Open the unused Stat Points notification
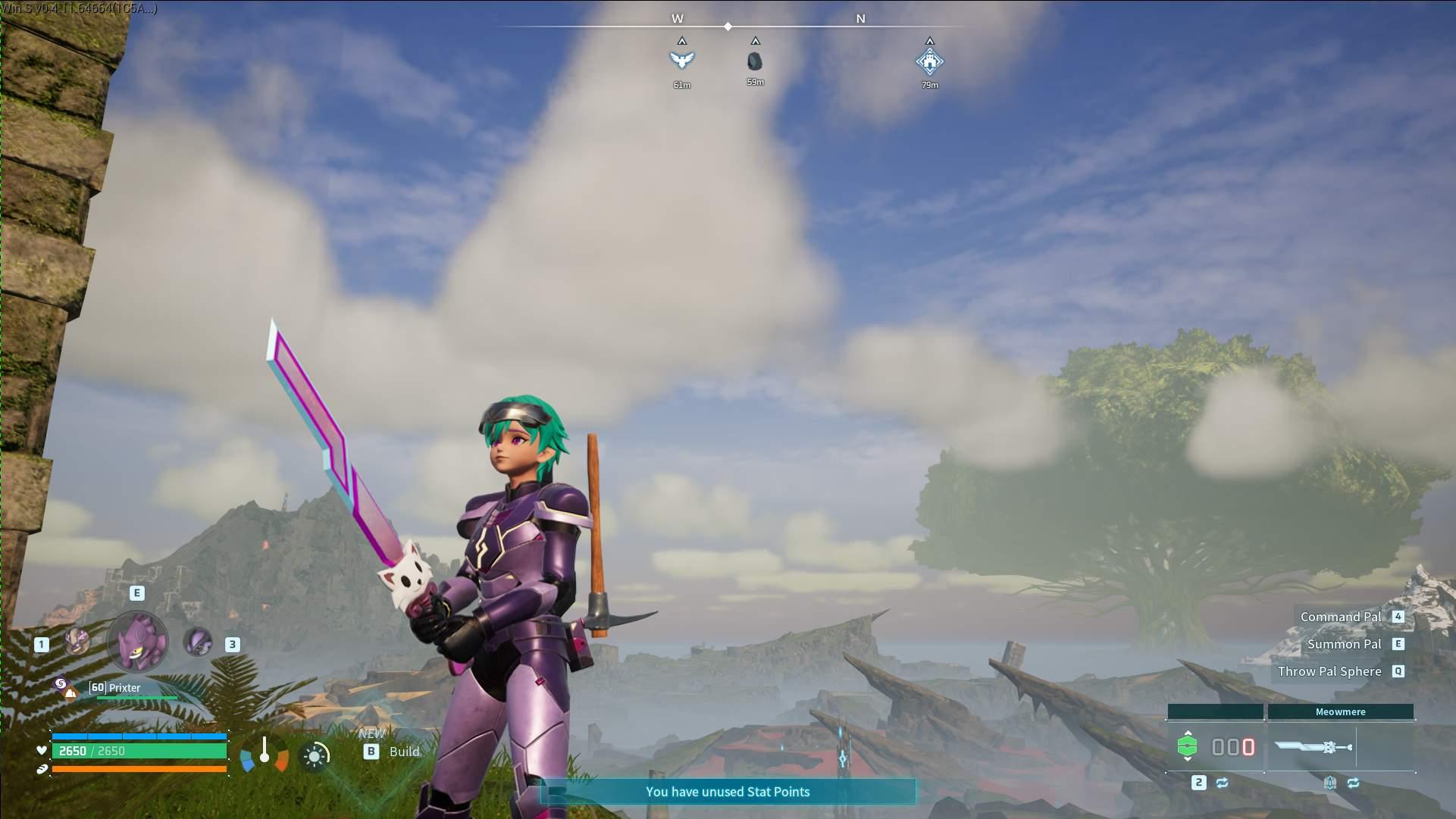 click(x=727, y=792)
